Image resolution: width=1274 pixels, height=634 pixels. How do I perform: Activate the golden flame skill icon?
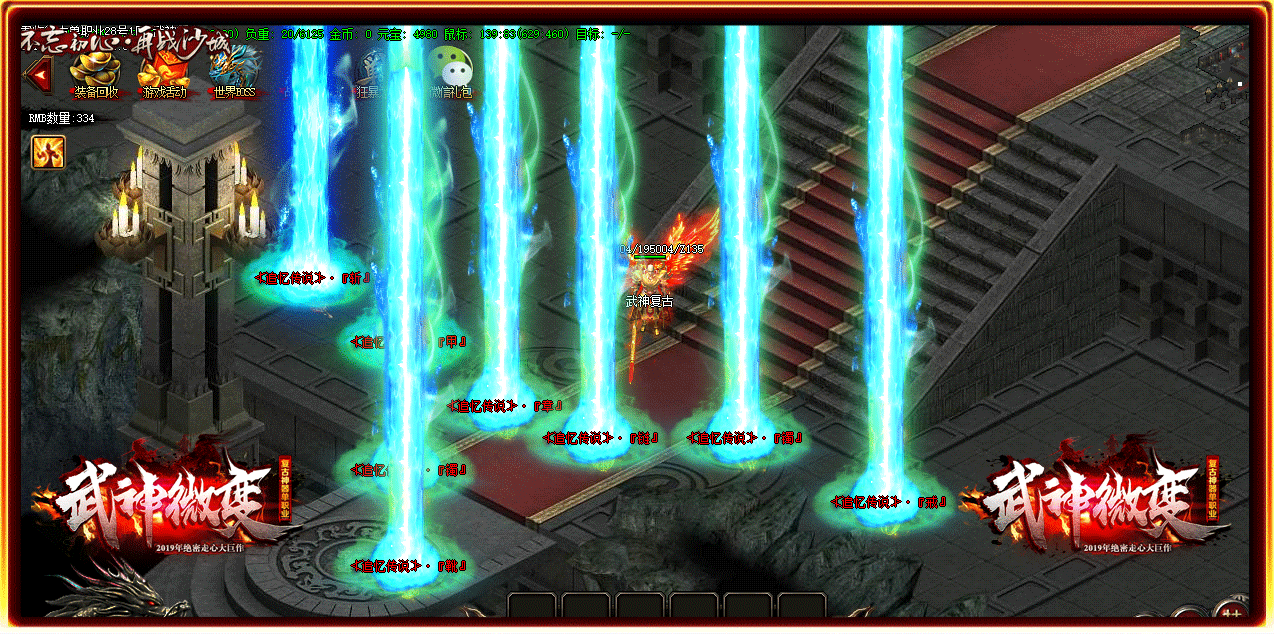pyautogui.click(x=48, y=152)
